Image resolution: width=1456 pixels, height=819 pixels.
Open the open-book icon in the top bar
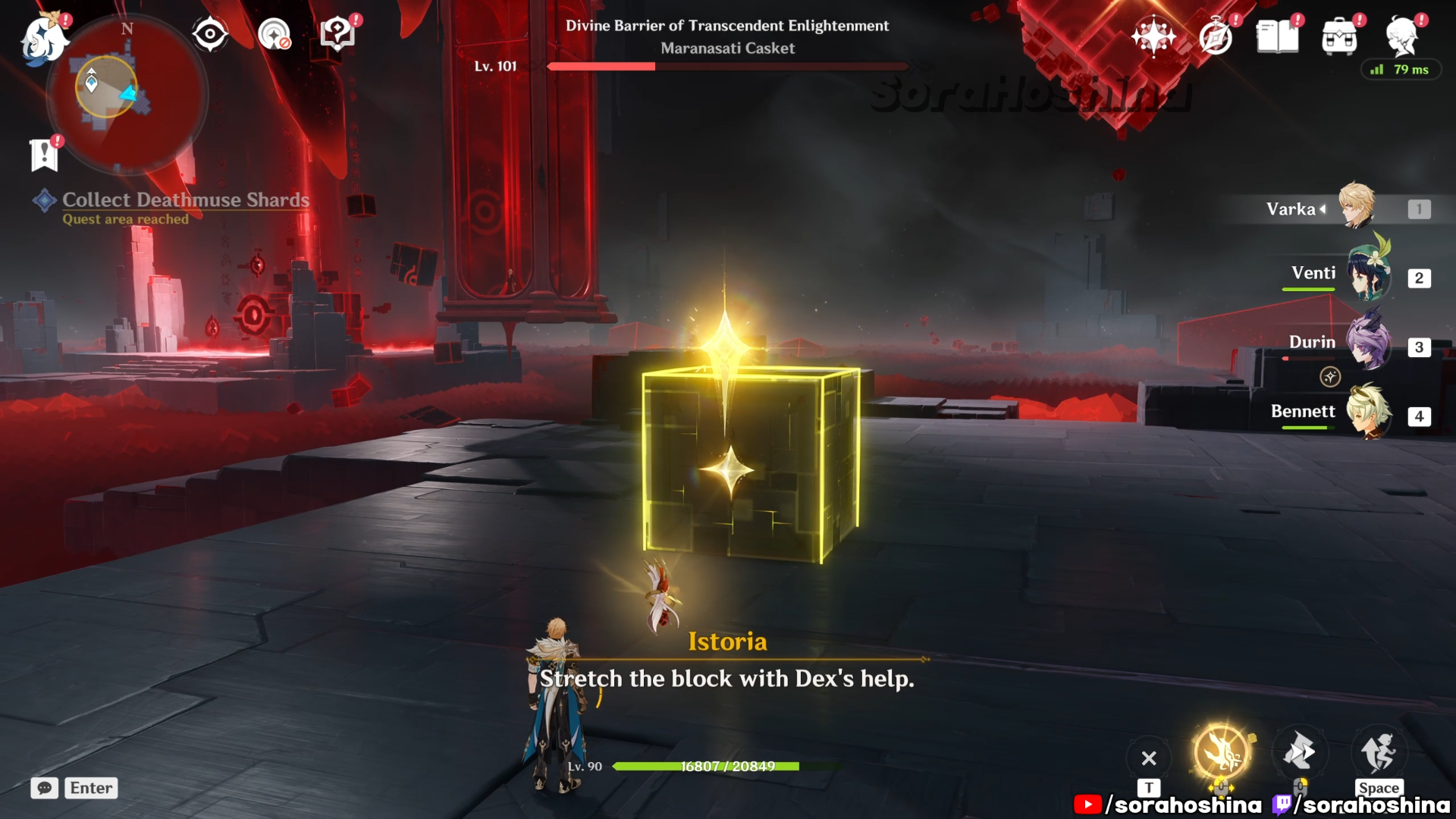(x=1277, y=36)
